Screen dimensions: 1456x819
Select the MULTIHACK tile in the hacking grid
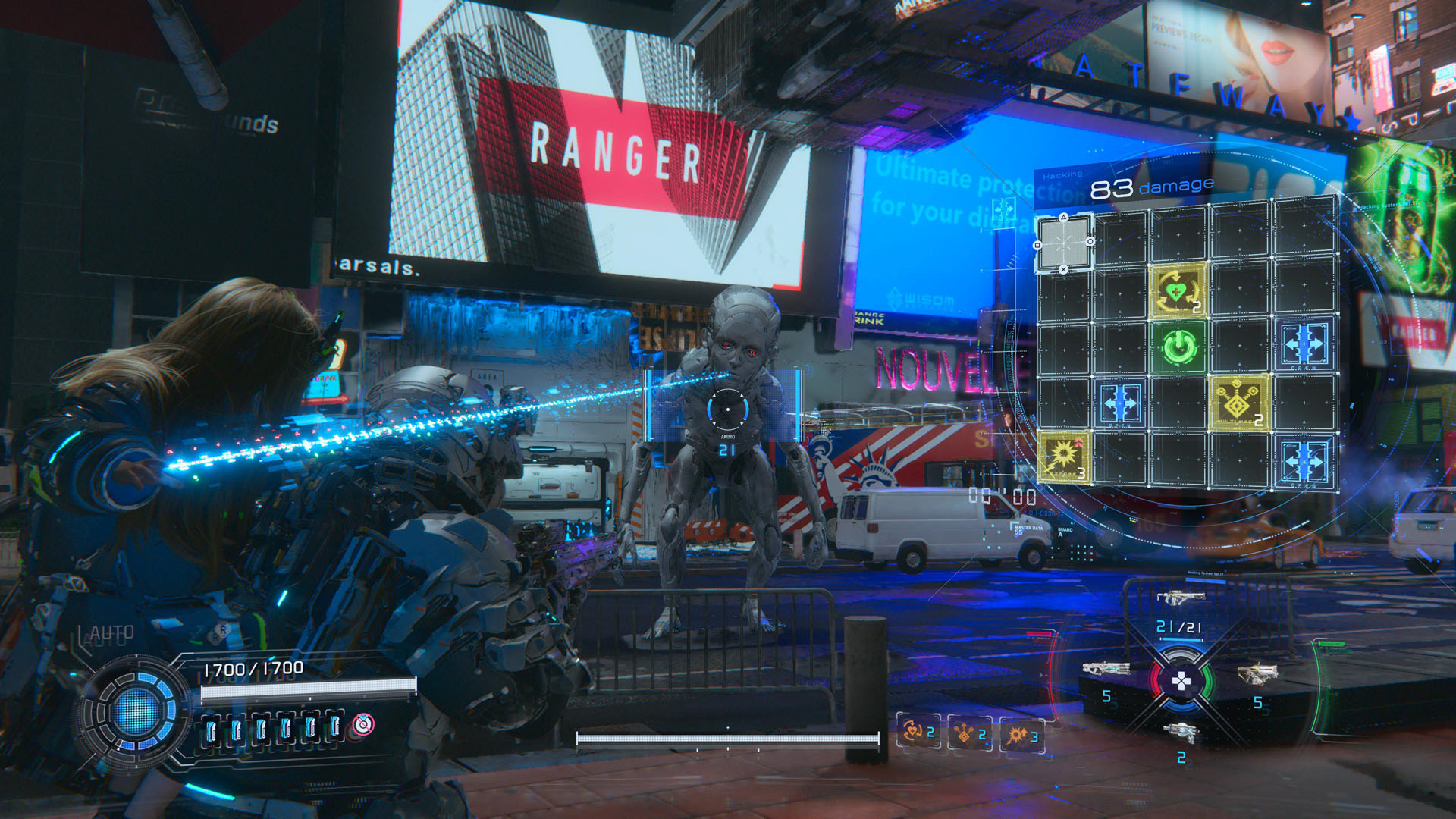(x=1237, y=403)
